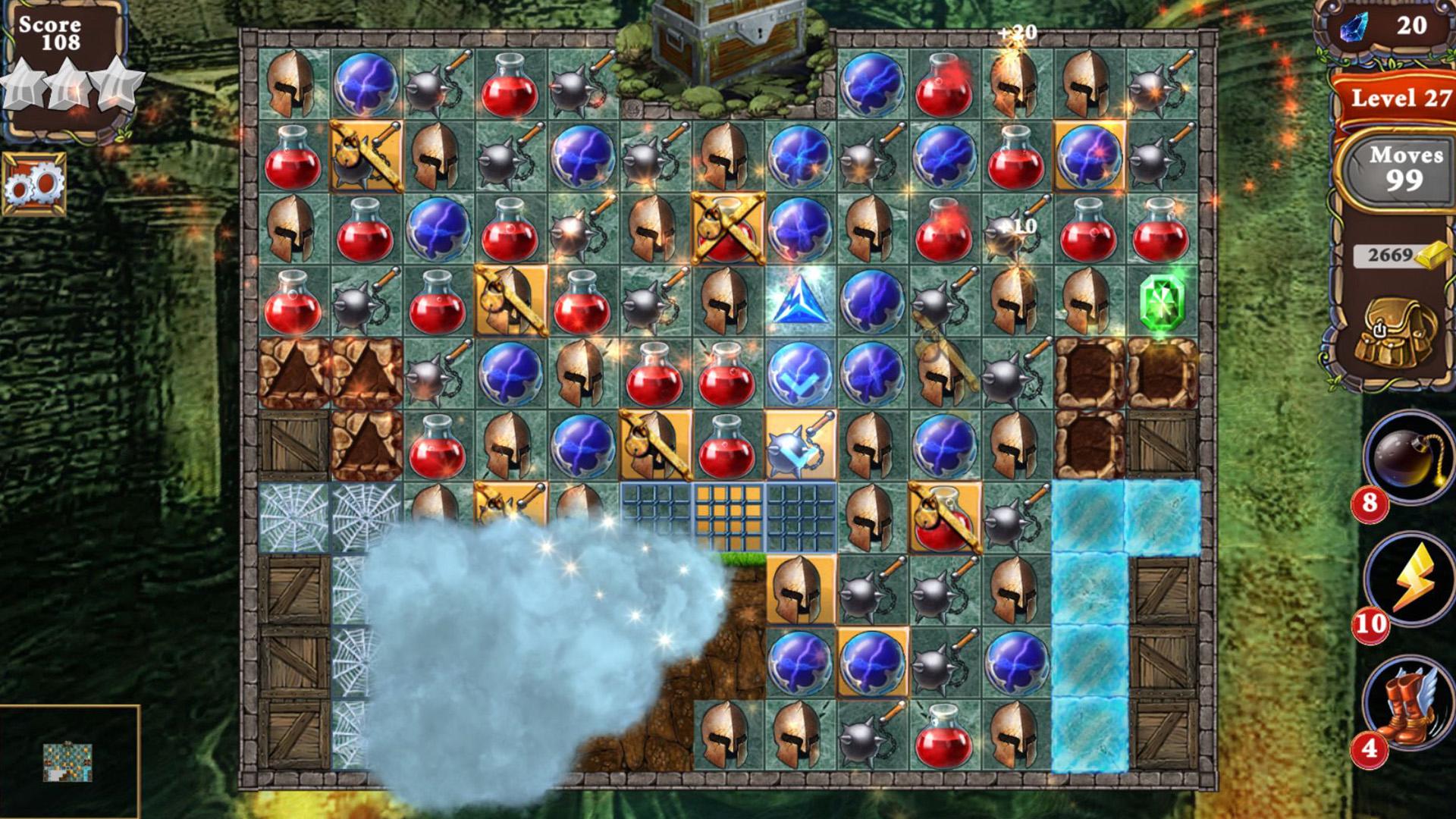Open the gears settings button

coord(34,184)
